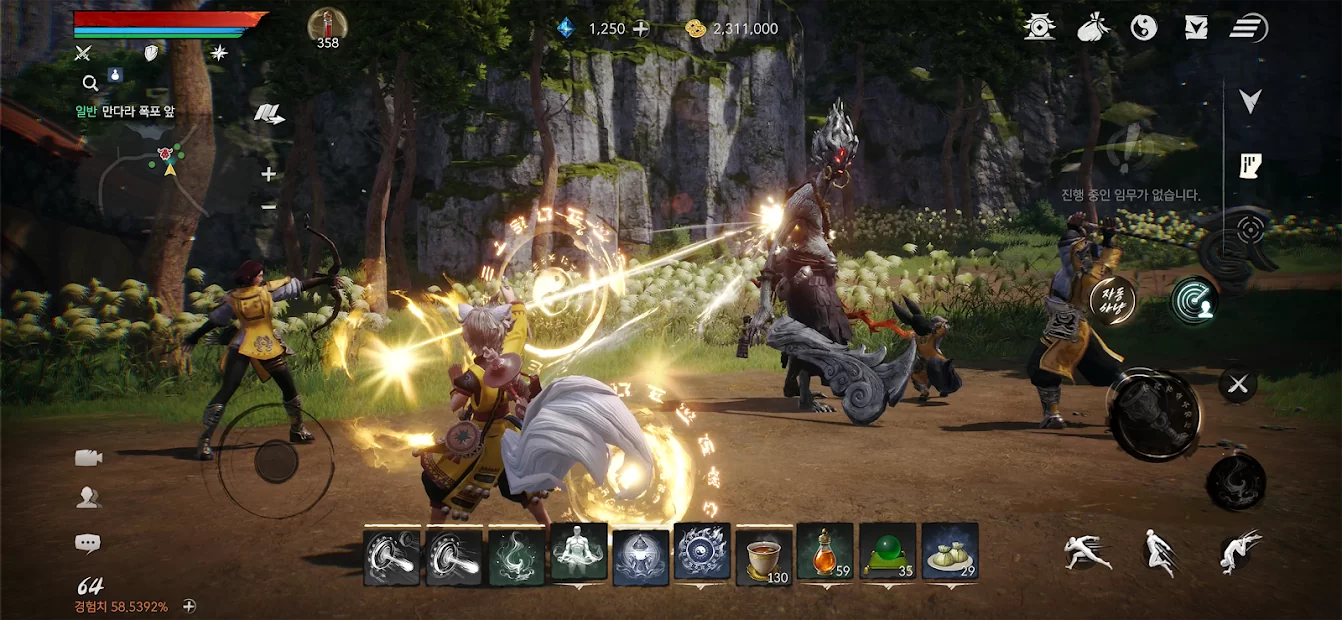
Task: Open the world map icon beside minimap
Action: pos(268,114)
